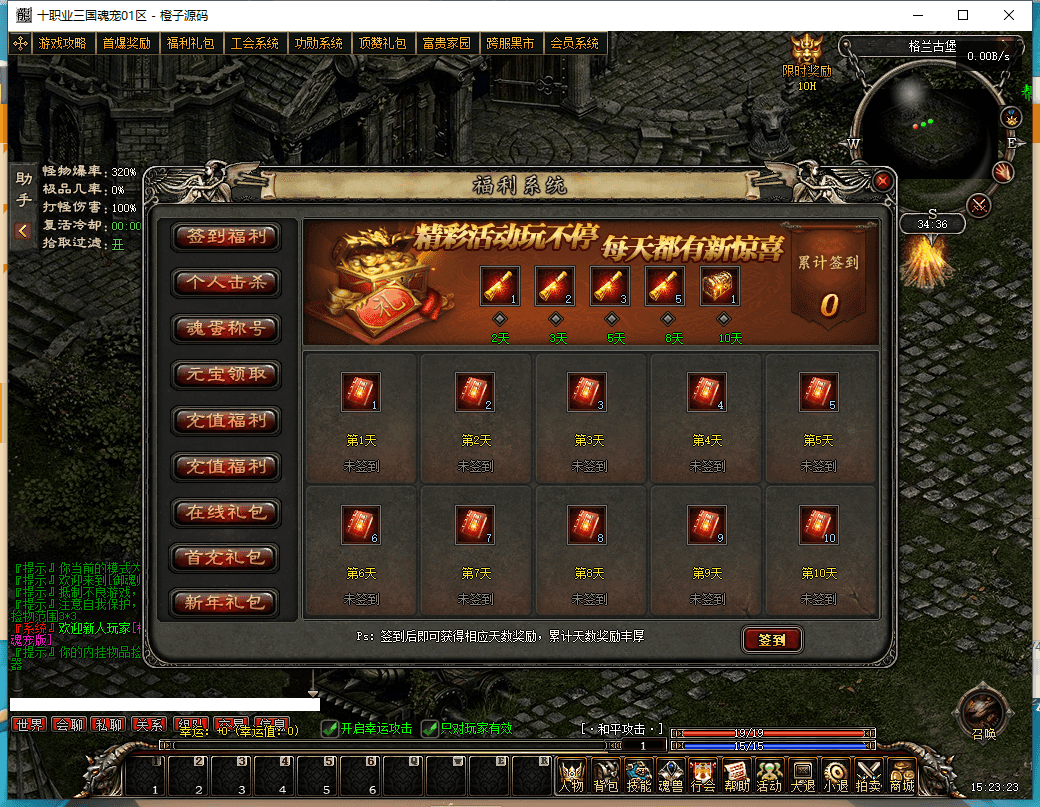The width and height of the screenshot is (1040, 807).
Task: Open the 在线礼包 section
Action: pos(226,513)
